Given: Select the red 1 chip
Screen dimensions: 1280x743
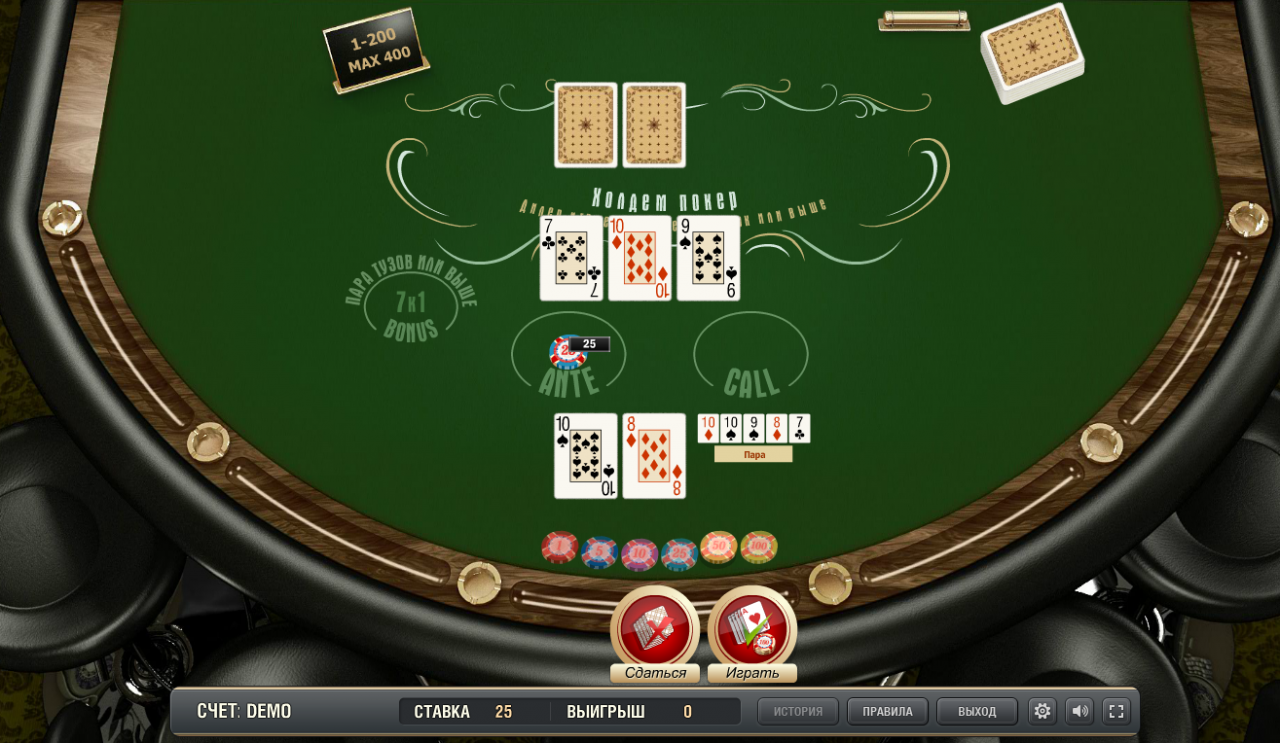Looking at the screenshot, I should tap(560, 547).
